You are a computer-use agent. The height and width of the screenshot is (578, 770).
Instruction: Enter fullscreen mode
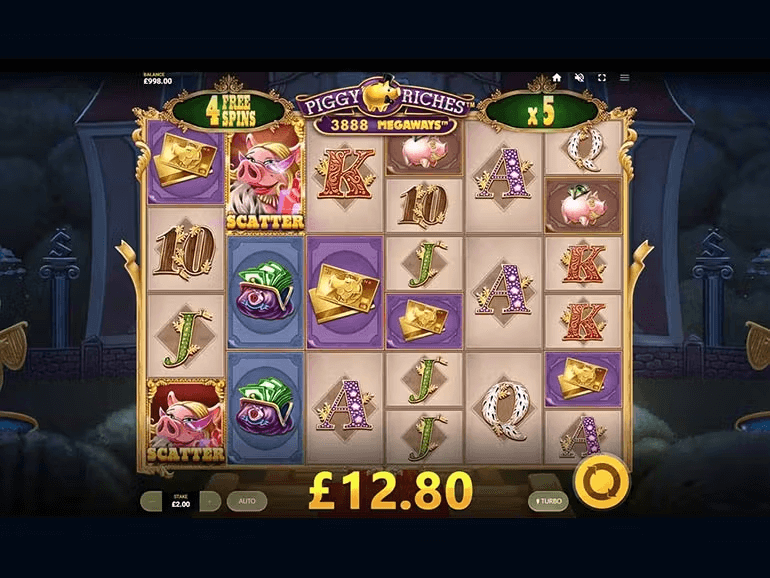click(x=602, y=77)
